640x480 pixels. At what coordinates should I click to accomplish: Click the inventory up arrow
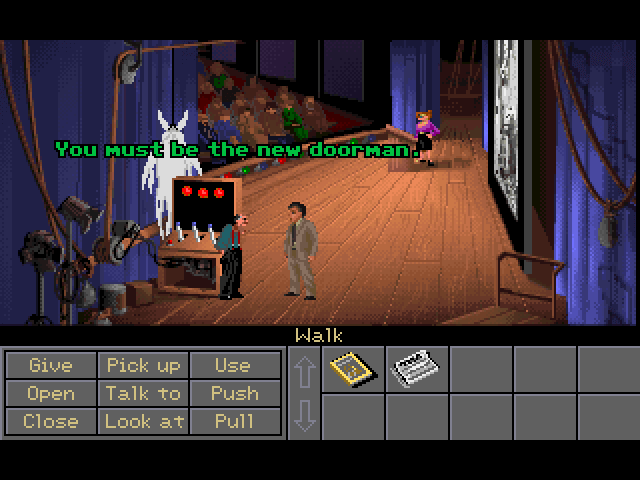pos(305,371)
